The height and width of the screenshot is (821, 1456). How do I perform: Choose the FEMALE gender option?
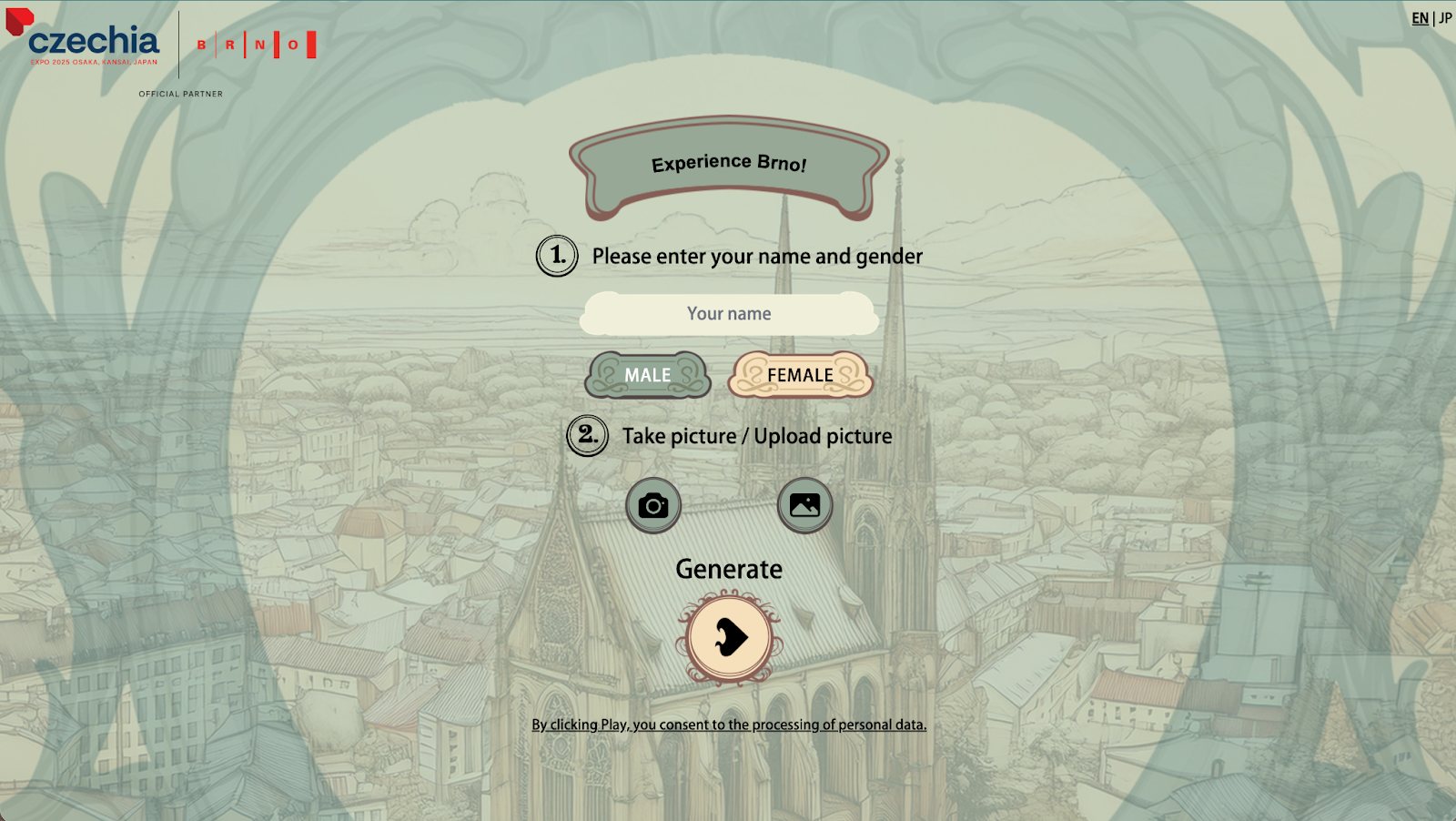coord(800,375)
